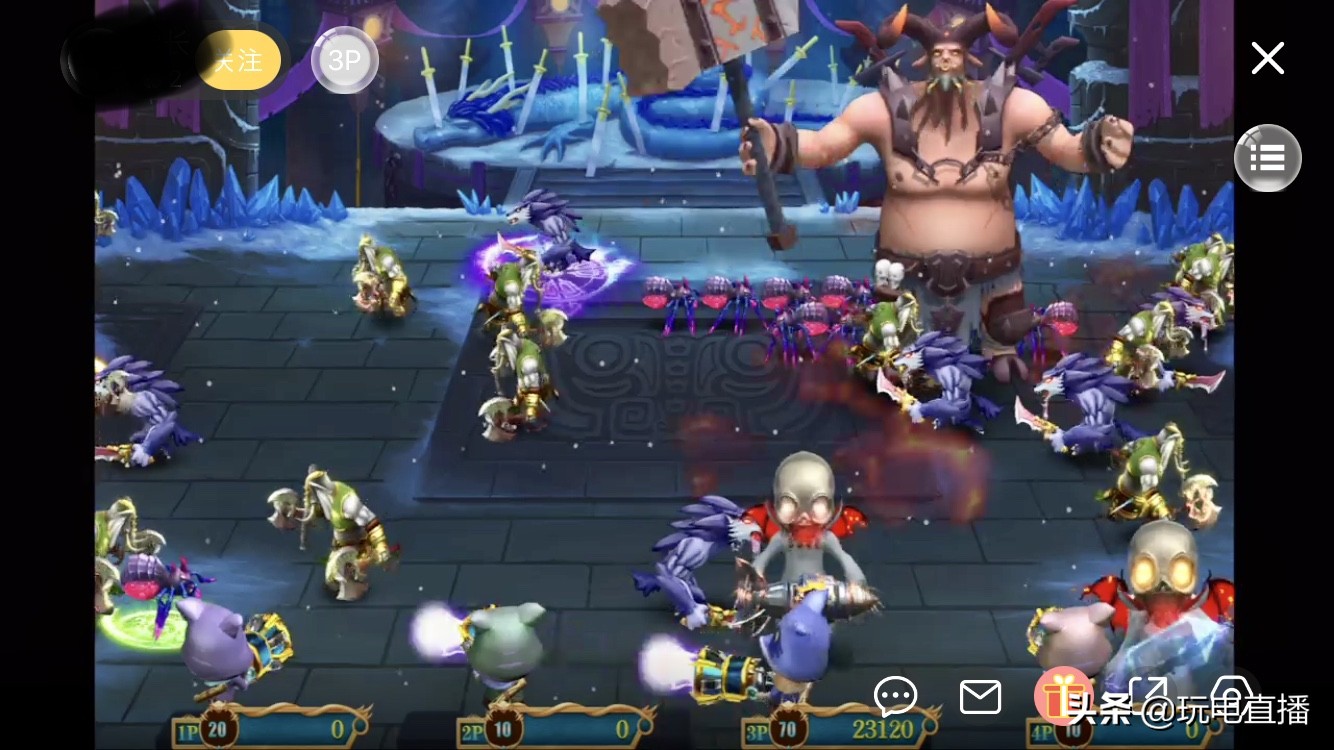1334x750 pixels.
Task: Tap the 3P badge near the follow button
Action: pyautogui.click(x=344, y=60)
